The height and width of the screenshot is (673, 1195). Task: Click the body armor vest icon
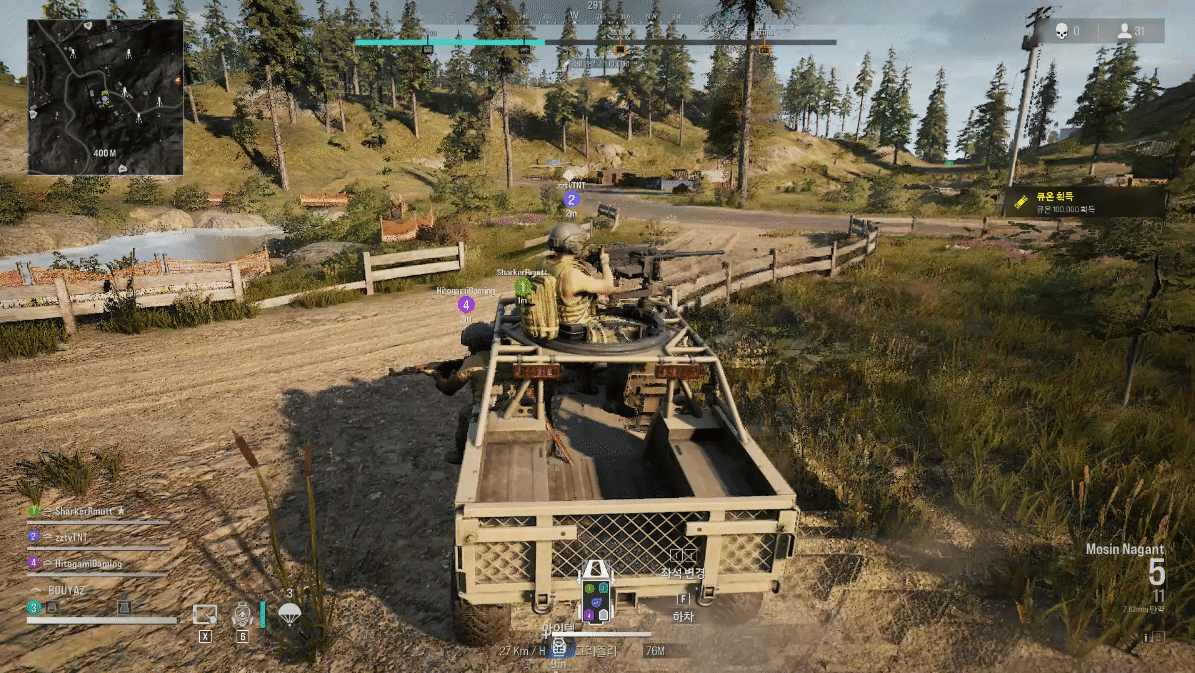[x=124, y=607]
